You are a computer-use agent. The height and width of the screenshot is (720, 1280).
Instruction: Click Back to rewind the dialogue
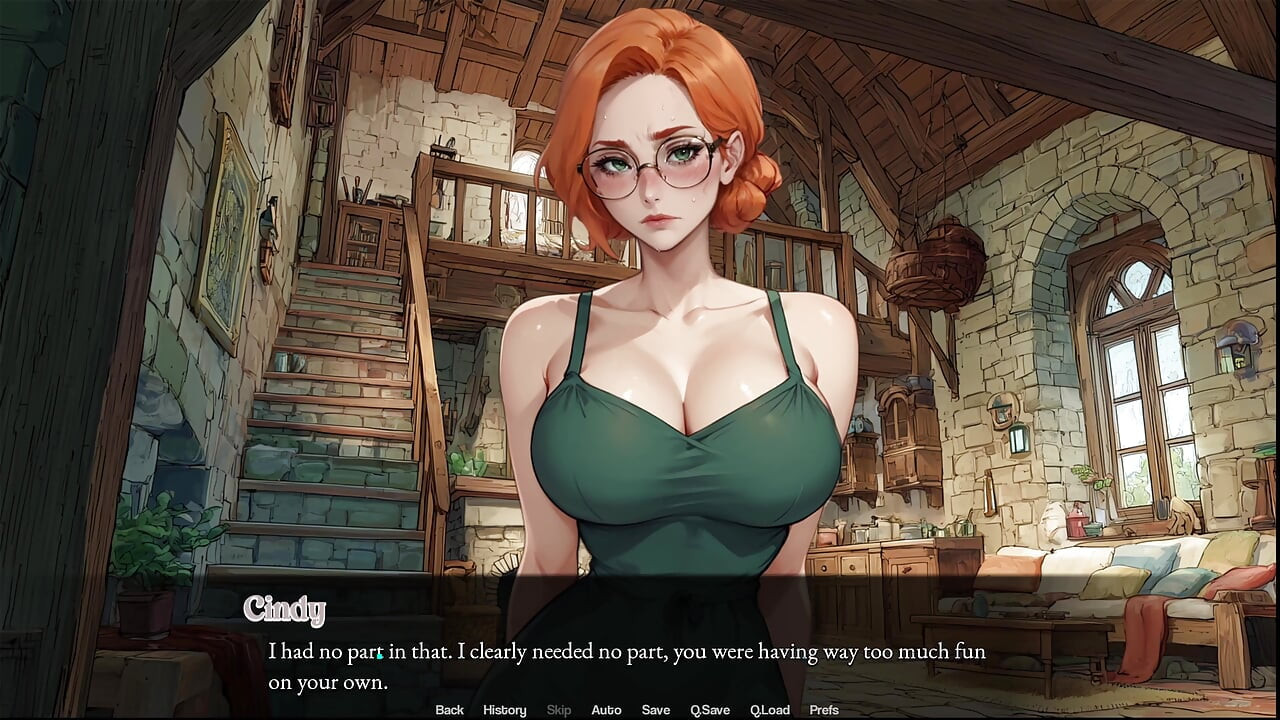pyautogui.click(x=449, y=710)
